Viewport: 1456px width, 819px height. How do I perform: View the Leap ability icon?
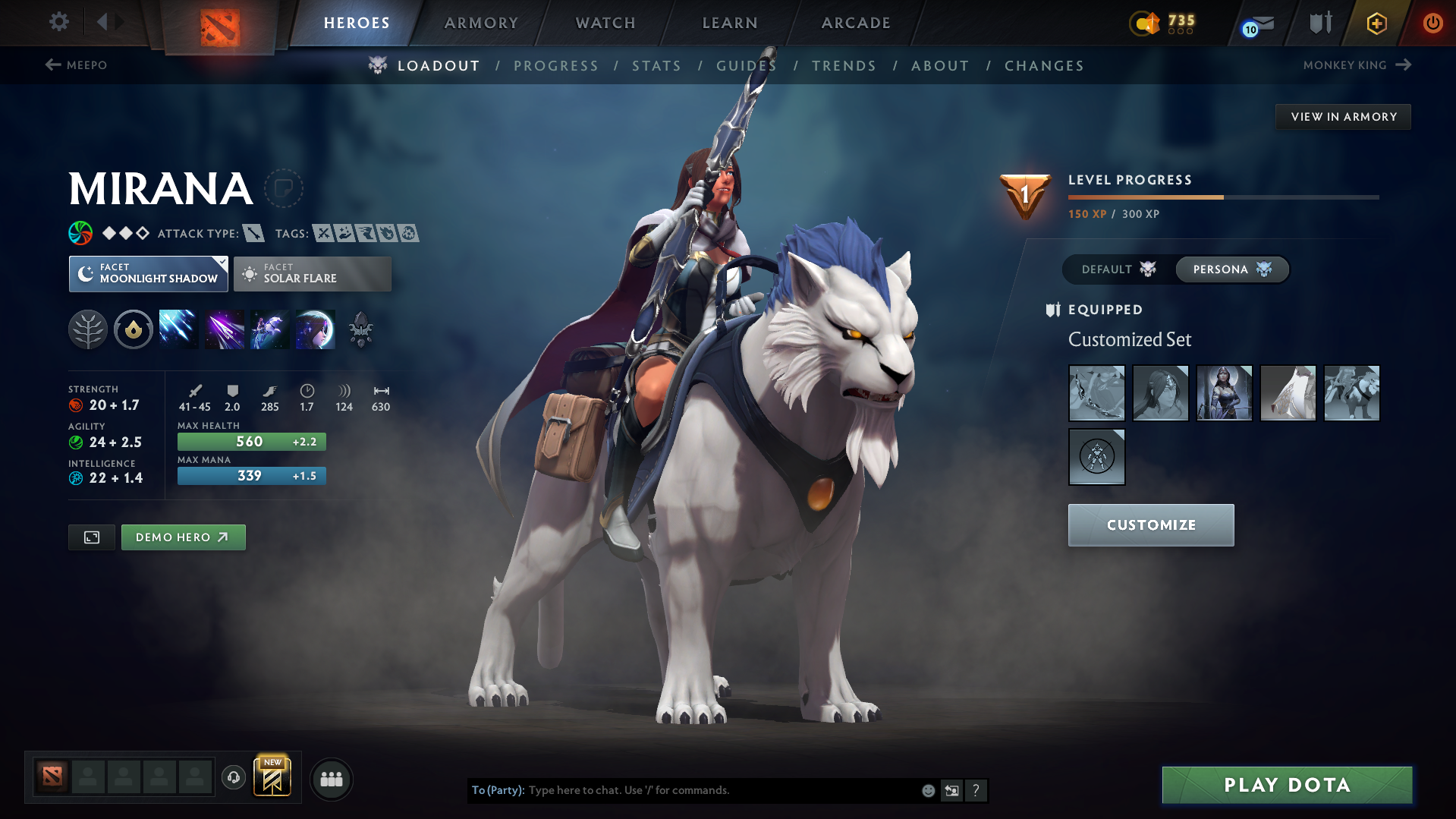(x=270, y=329)
